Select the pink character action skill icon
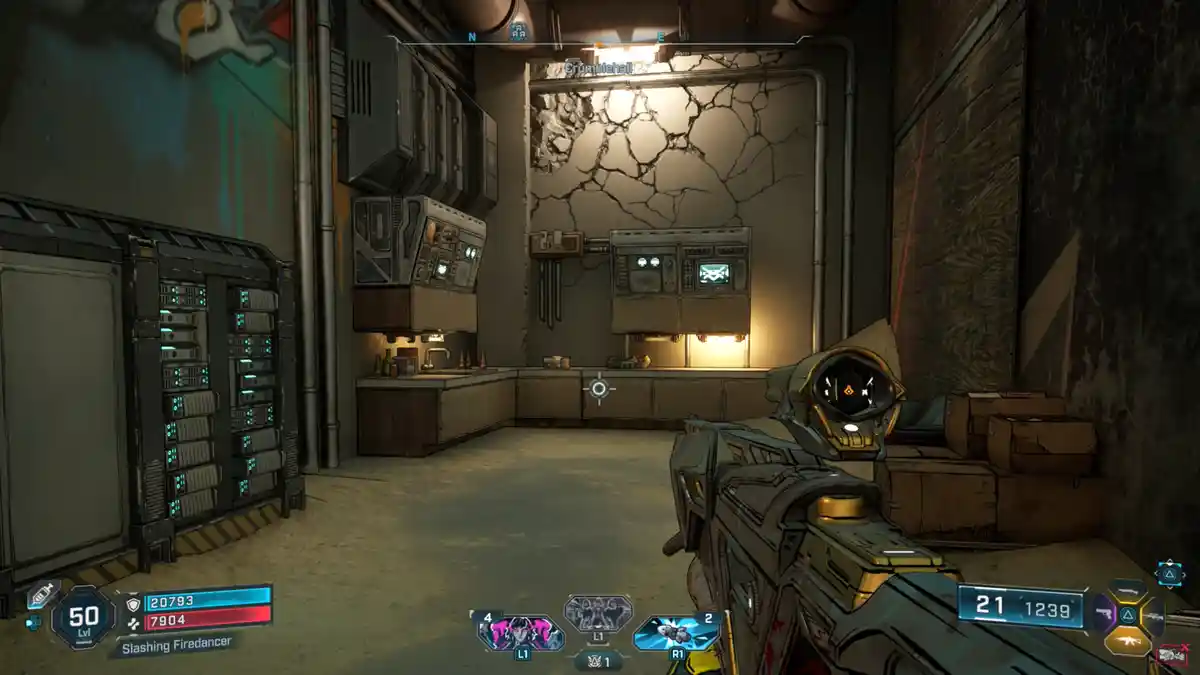 pyautogui.click(x=522, y=634)
